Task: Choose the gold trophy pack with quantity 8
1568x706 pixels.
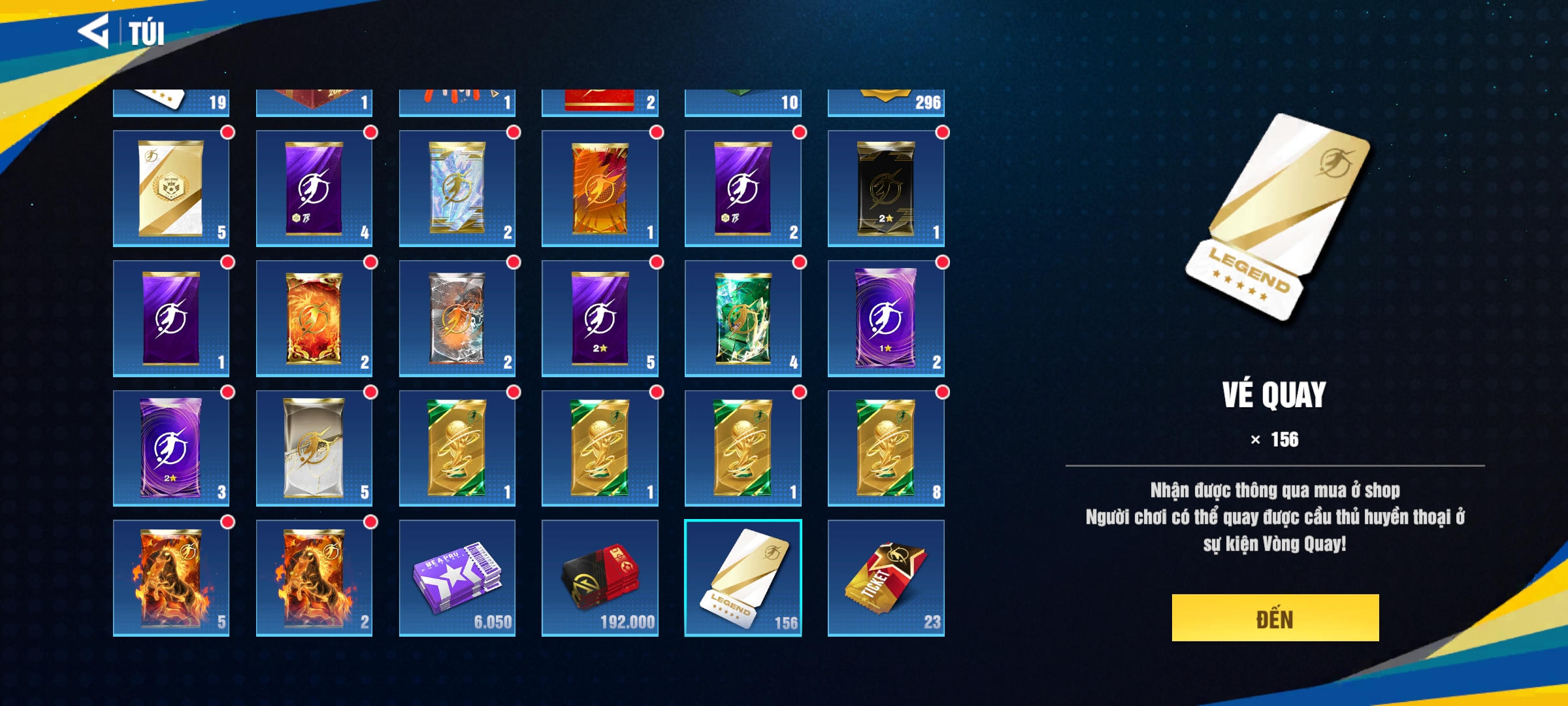Action: (885, 448)
